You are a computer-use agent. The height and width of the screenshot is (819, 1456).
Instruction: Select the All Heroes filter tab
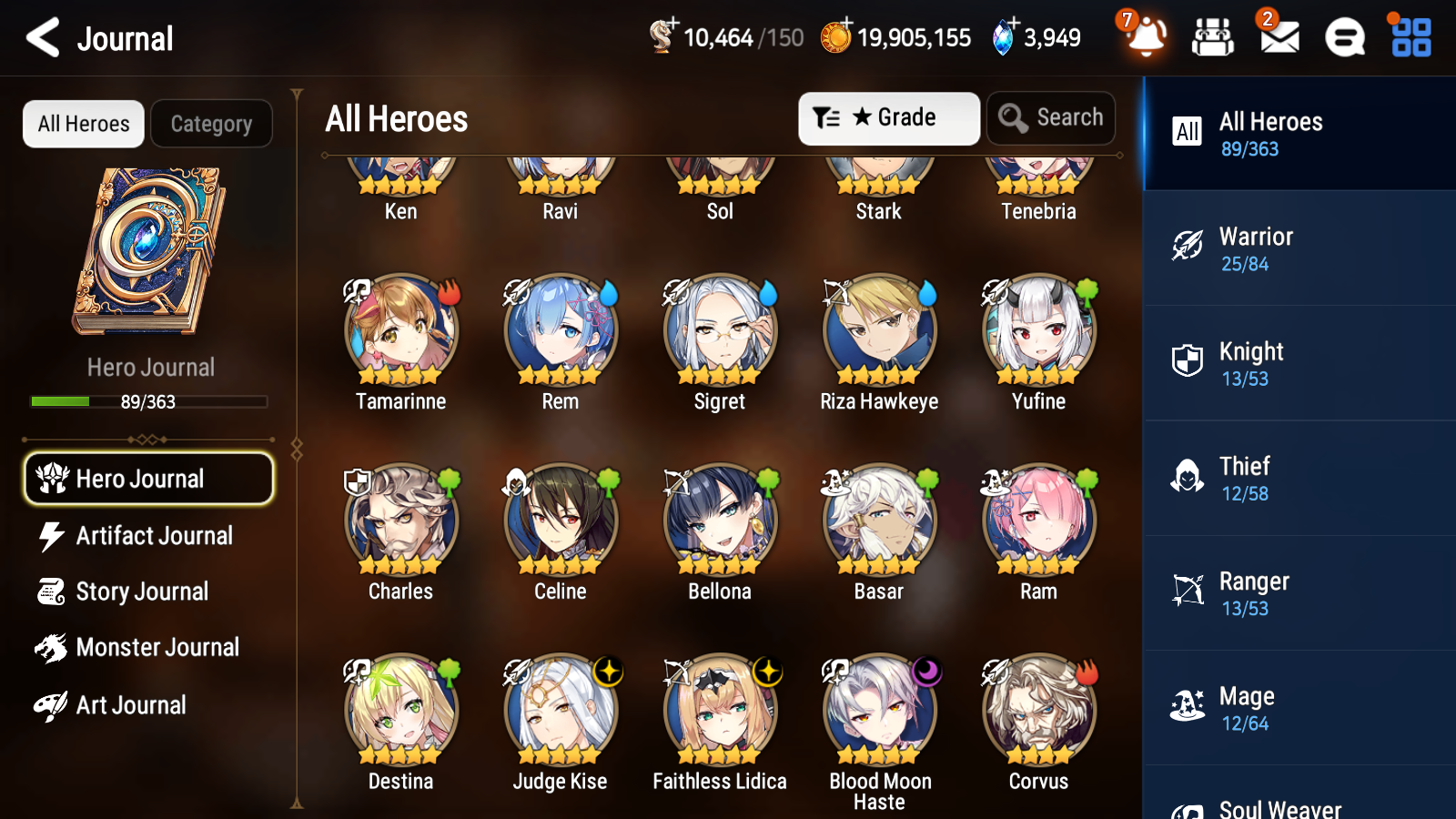(x=83, y=124)
